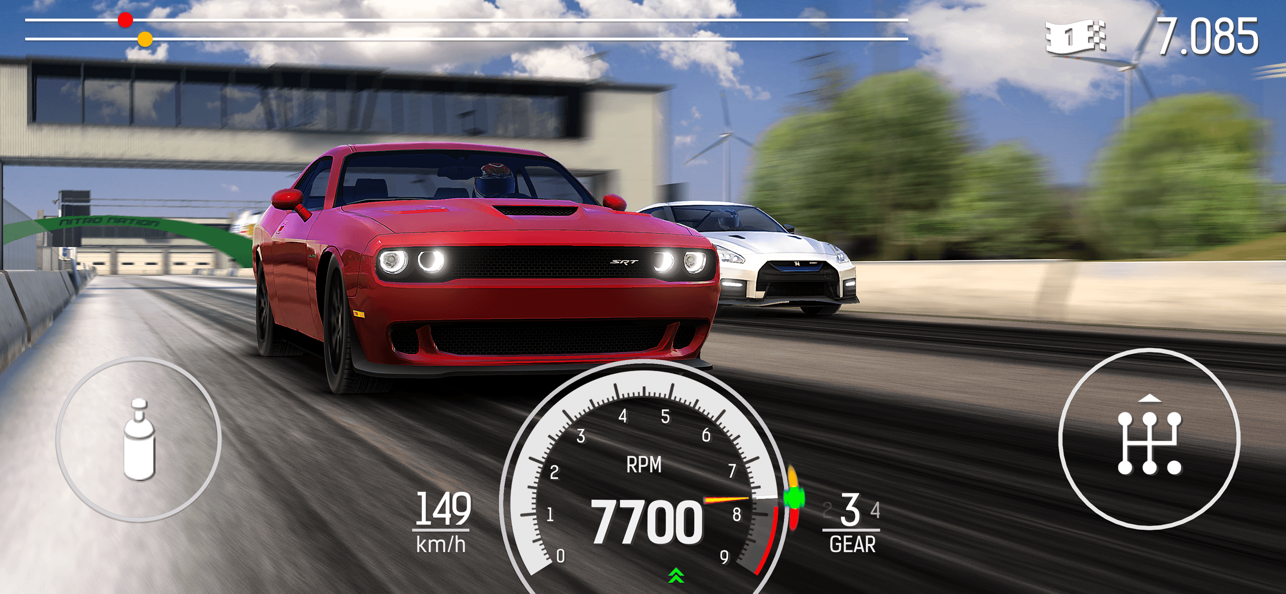This screenshot has height=594, width=1286.
Task: Activate the nitrous bottle boost button
Action: coord(138,439)
